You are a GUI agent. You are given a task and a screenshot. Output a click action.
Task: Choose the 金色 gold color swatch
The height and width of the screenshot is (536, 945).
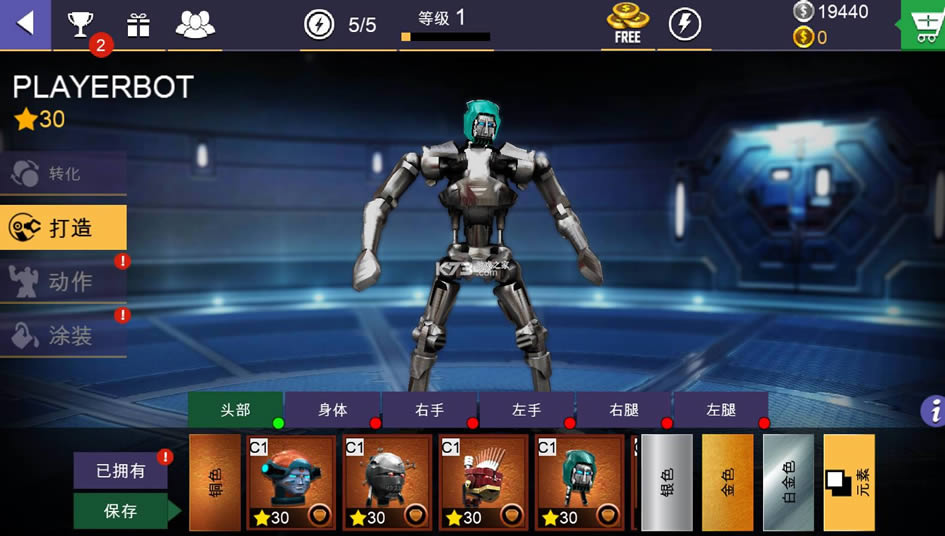[x=727, y=482]
